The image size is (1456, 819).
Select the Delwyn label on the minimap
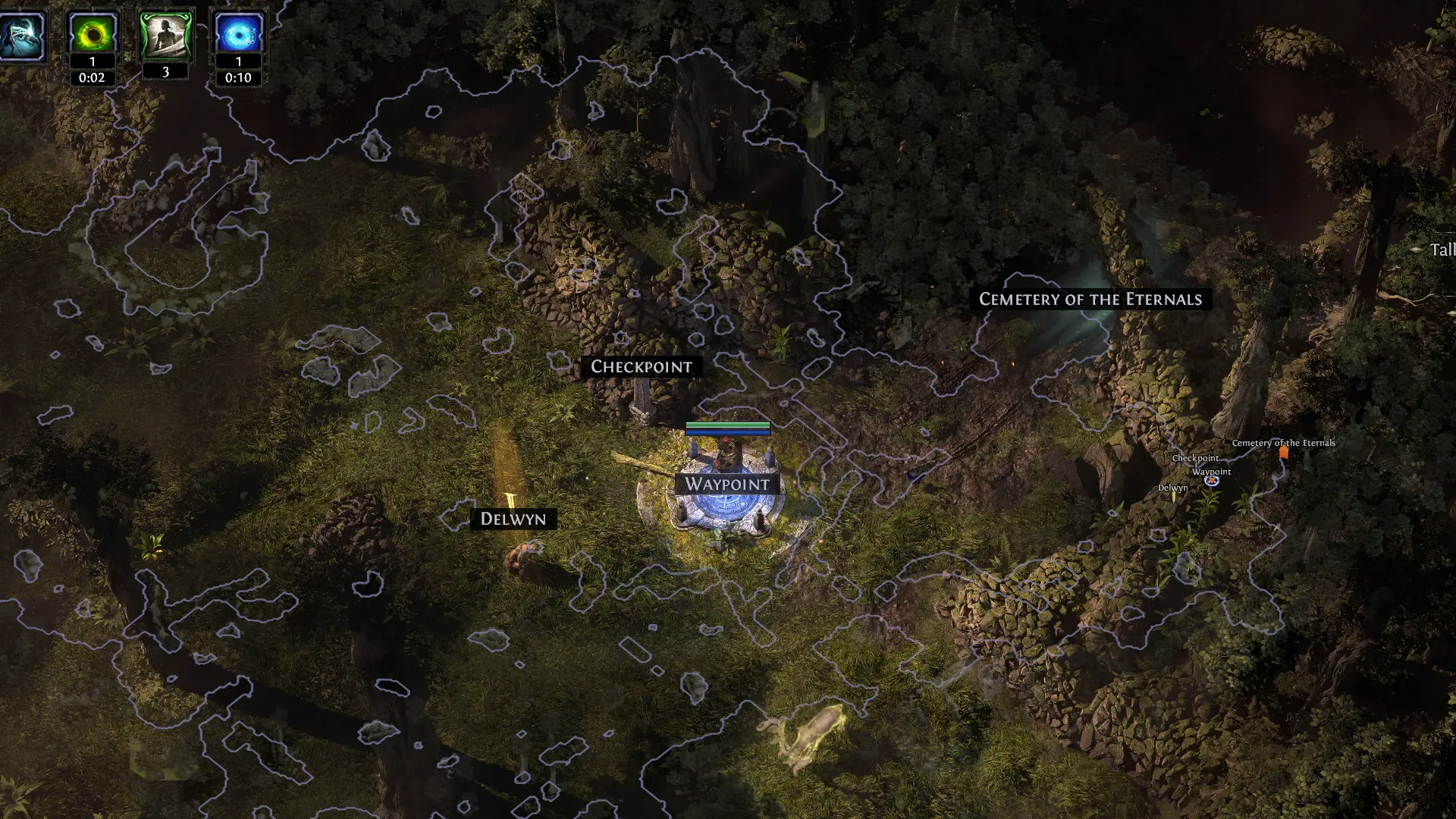tap(1172, 488)
